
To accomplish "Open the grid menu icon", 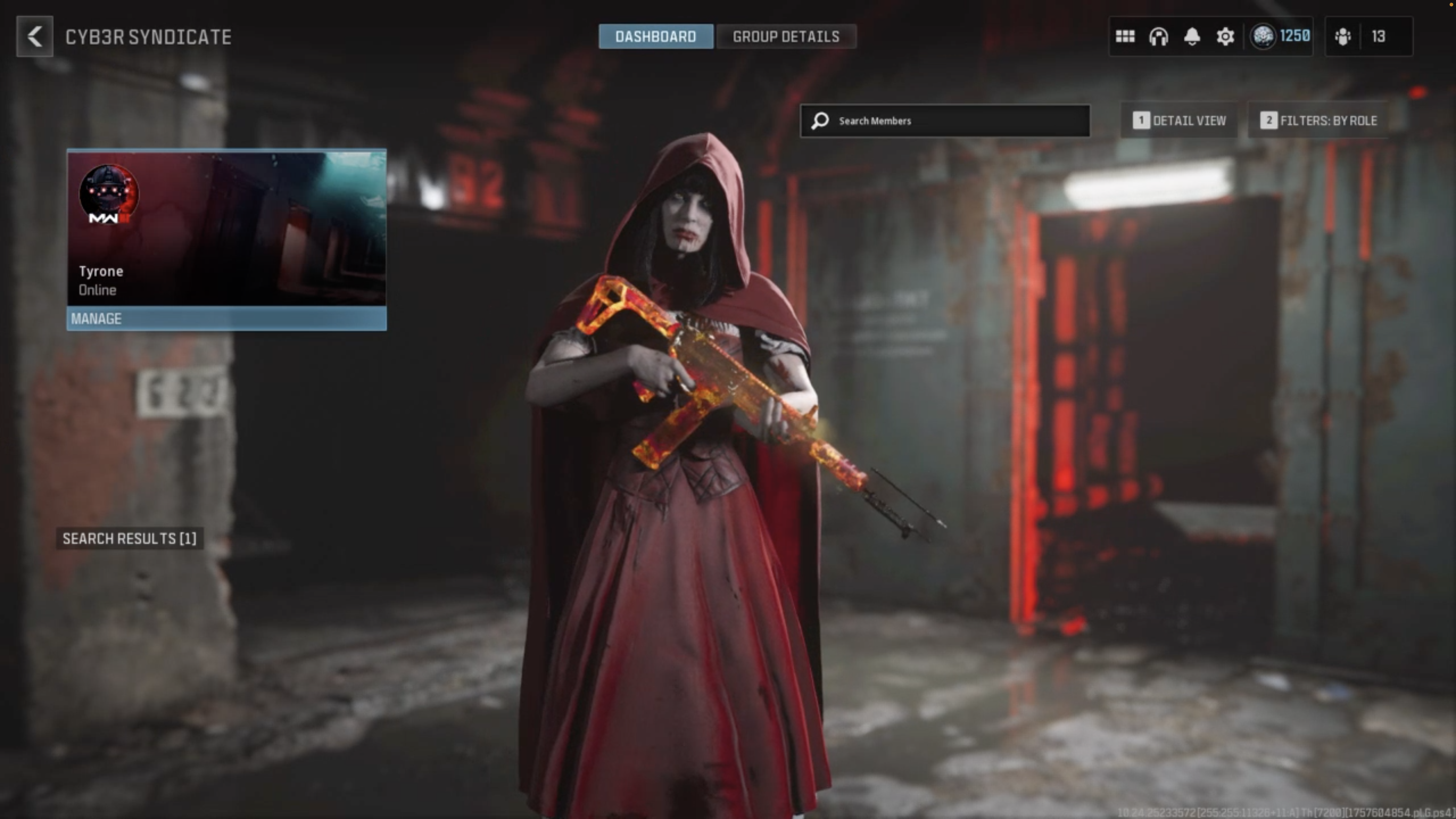I will pyautogui.click(x=1125, y=37).
